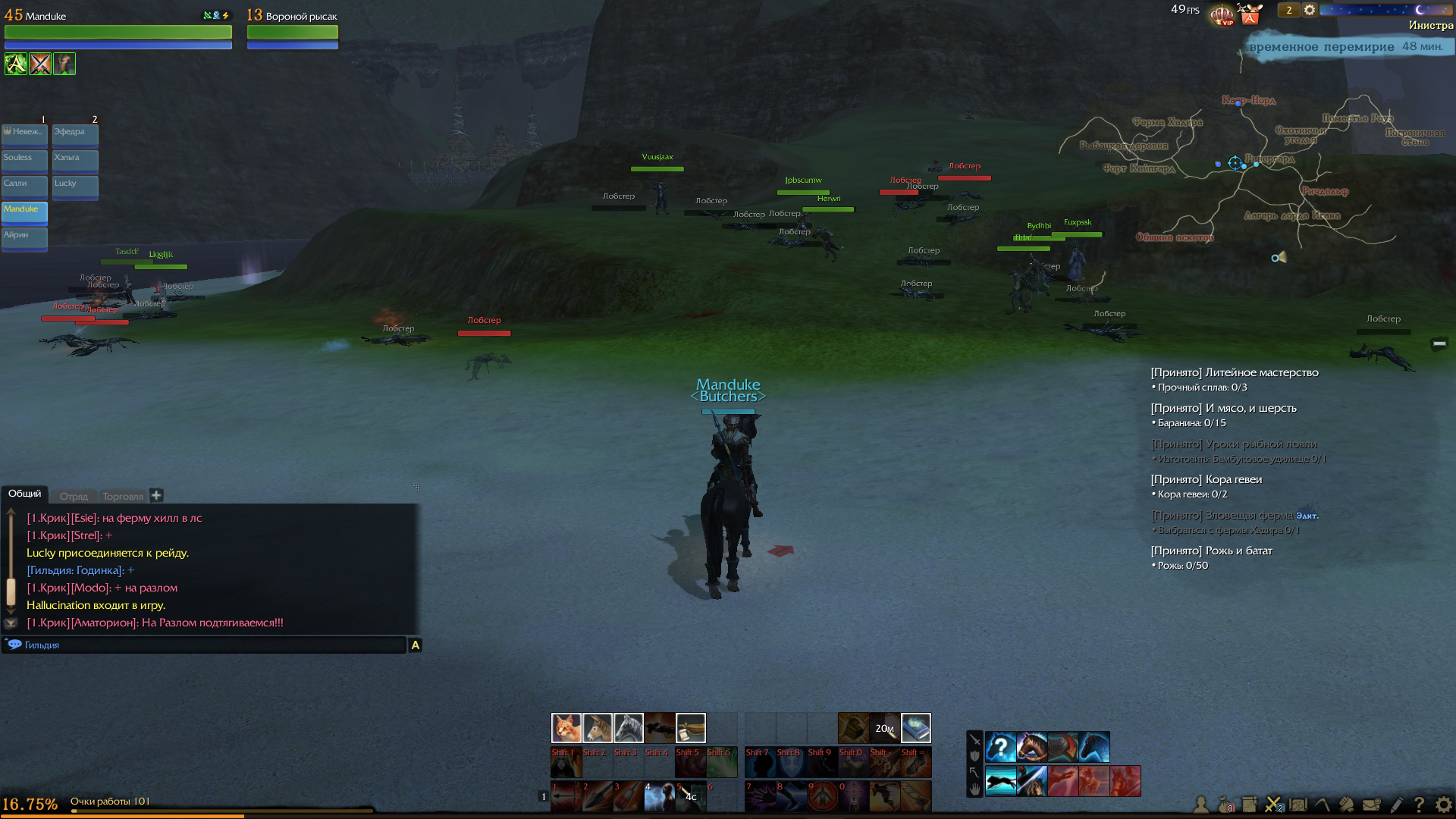
Task: Open the character silhouette menu icon
Action: tap(1200, 805)
